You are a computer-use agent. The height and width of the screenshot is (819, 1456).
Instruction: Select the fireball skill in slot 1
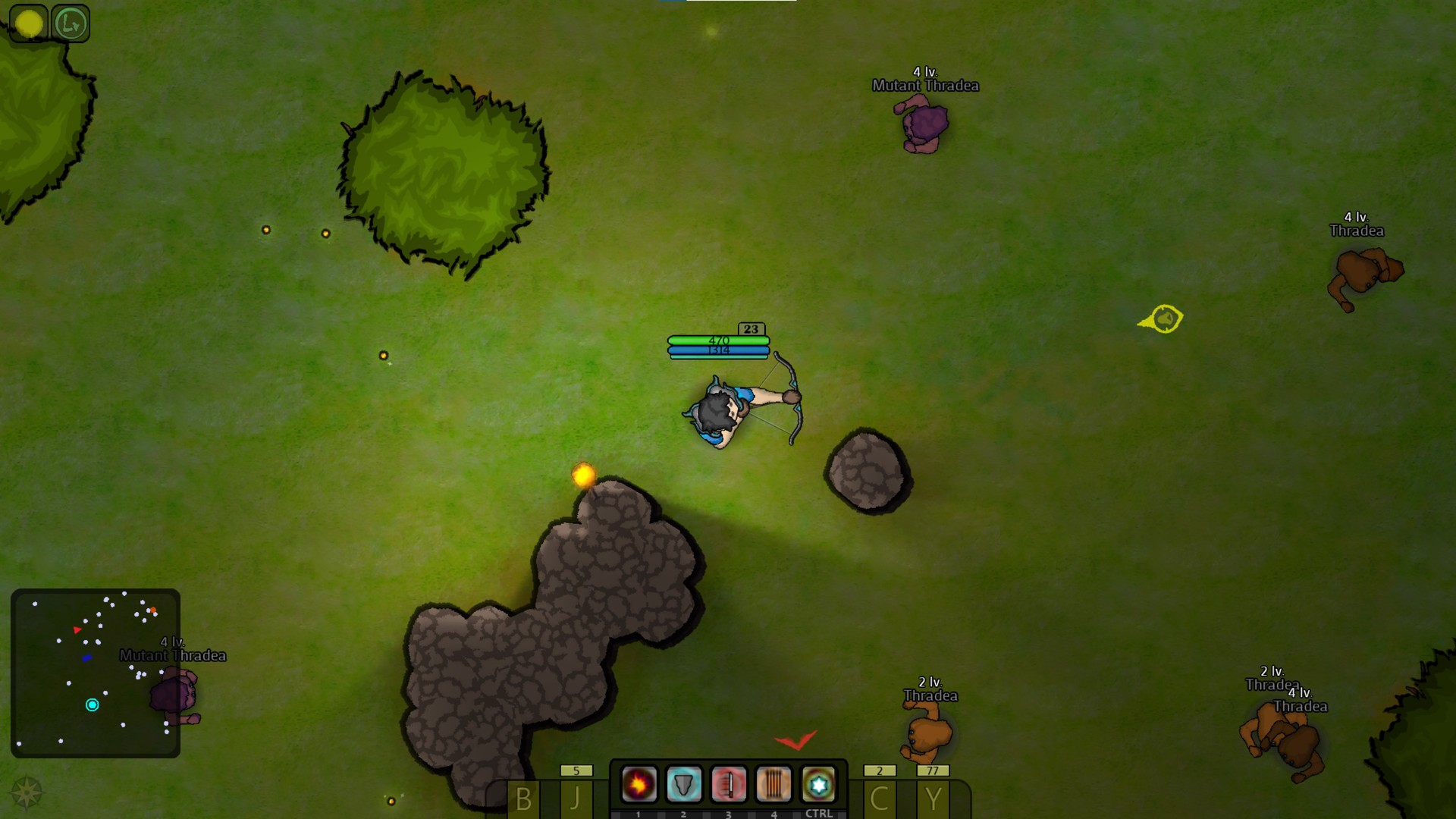(x=638, y=784)
